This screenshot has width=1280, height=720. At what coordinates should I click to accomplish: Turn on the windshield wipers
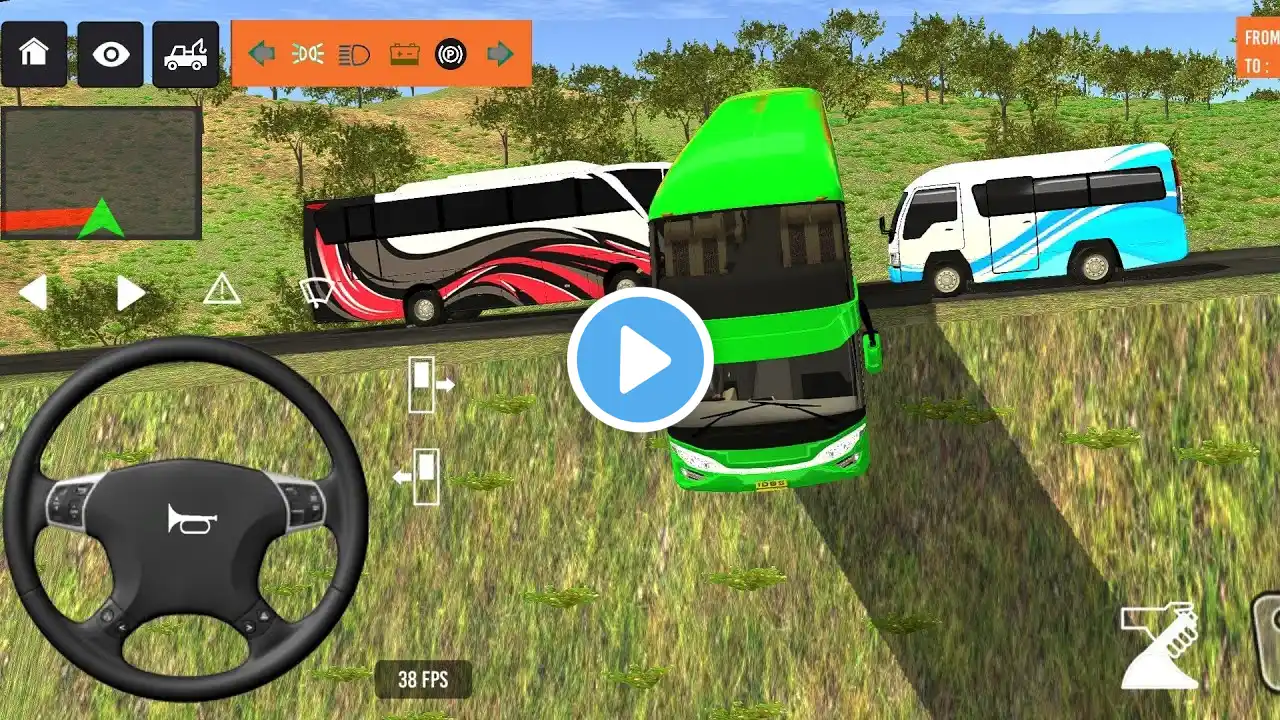pyautogui.click(x=317, y=292)
